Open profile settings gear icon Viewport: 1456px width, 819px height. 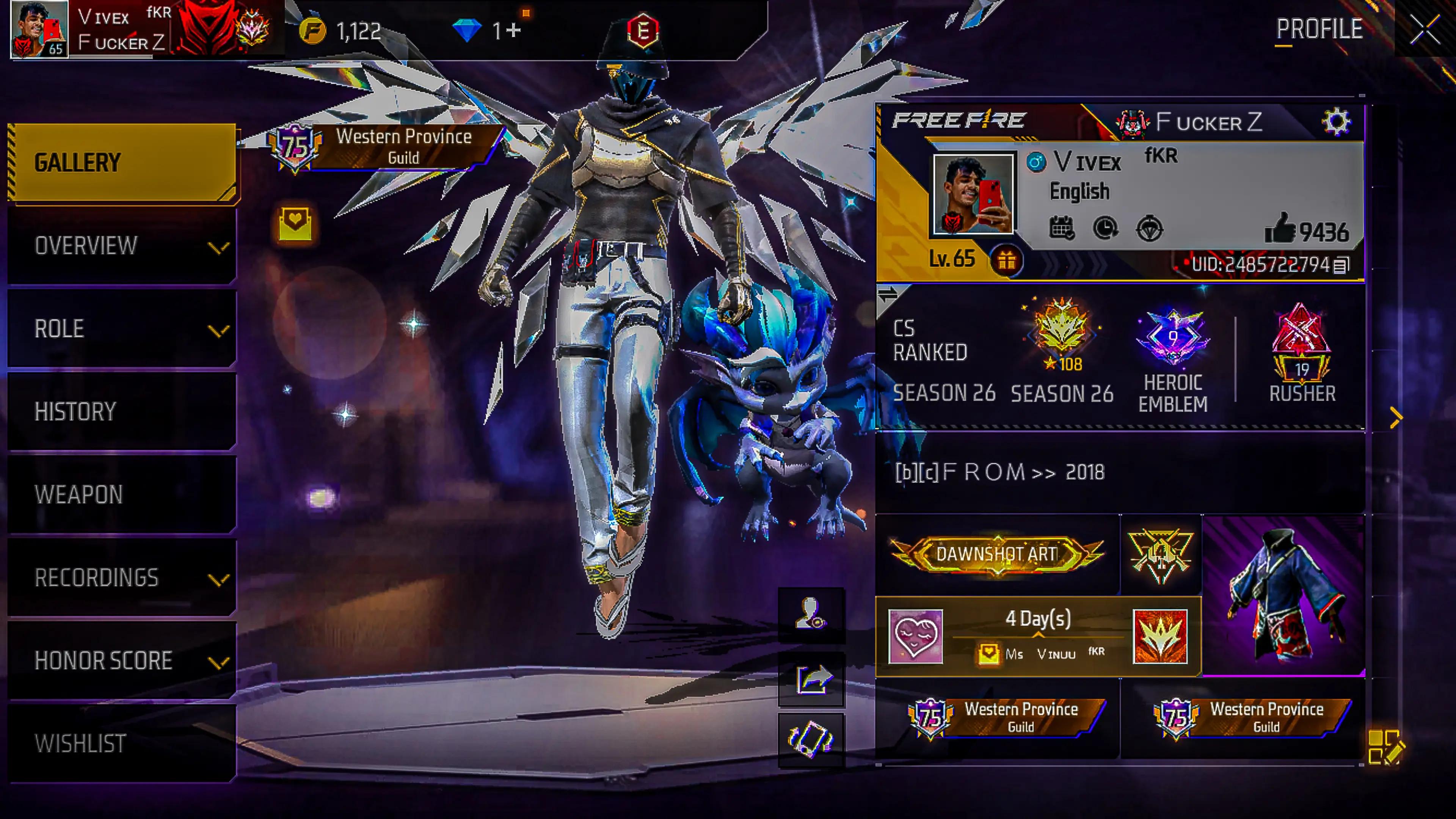click(1336, 121)
